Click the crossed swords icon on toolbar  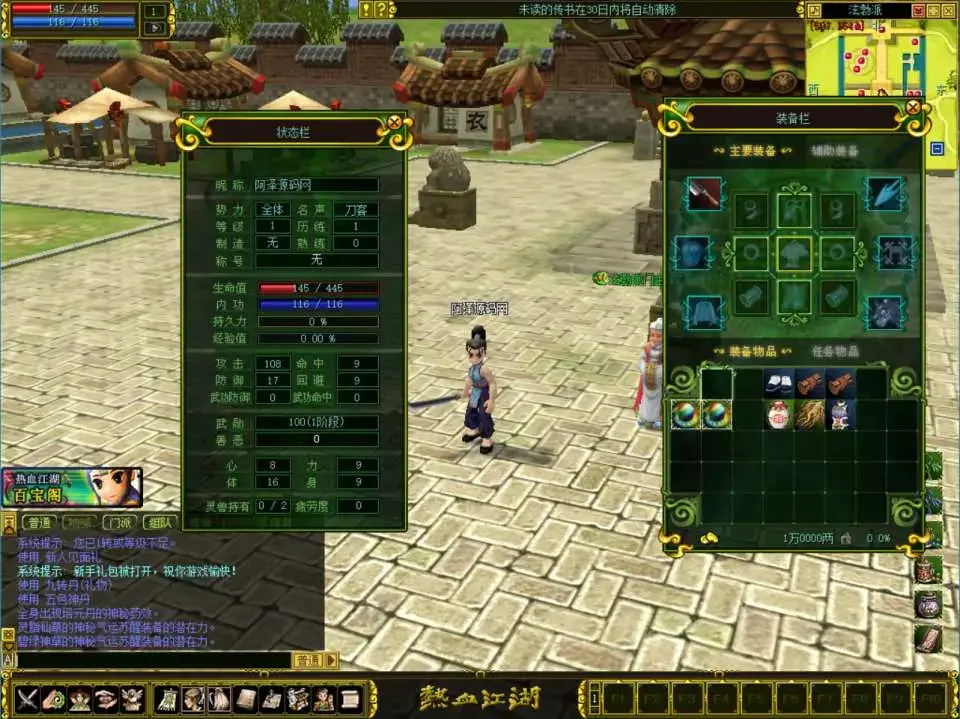(x=27, y=697)
